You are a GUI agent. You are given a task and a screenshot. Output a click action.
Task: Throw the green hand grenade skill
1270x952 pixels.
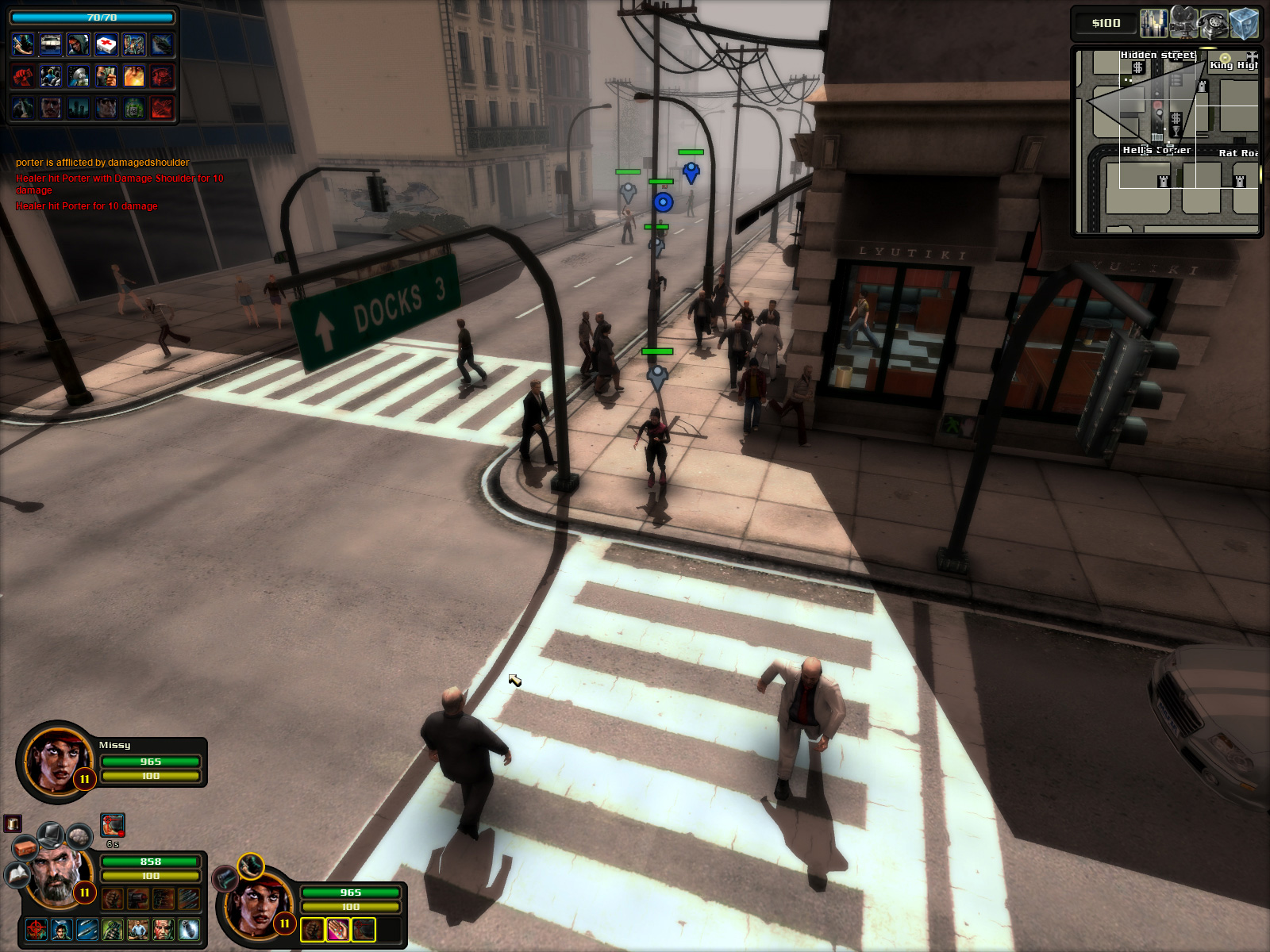click(113, 929)
